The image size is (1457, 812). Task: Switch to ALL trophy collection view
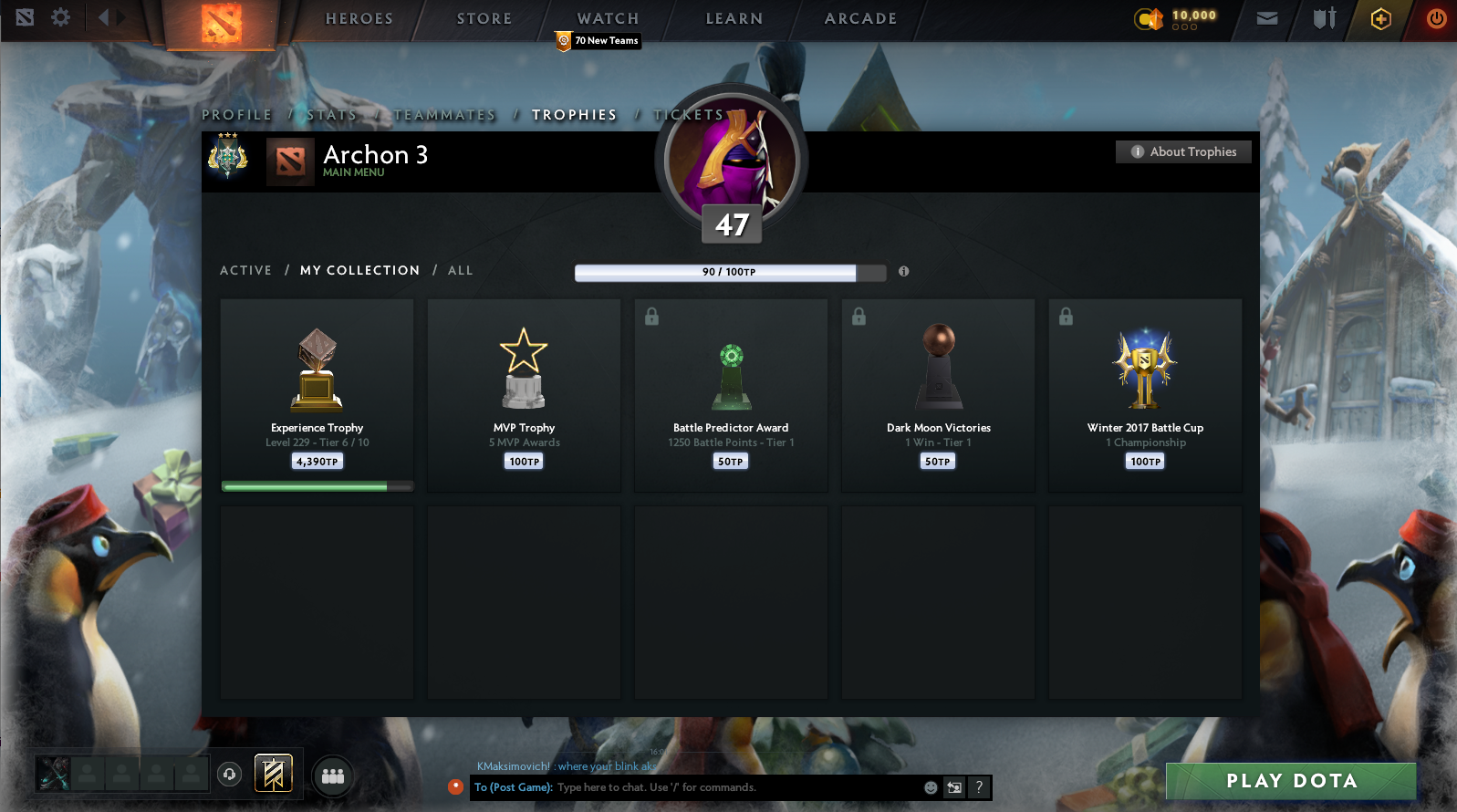pos(460,270)
